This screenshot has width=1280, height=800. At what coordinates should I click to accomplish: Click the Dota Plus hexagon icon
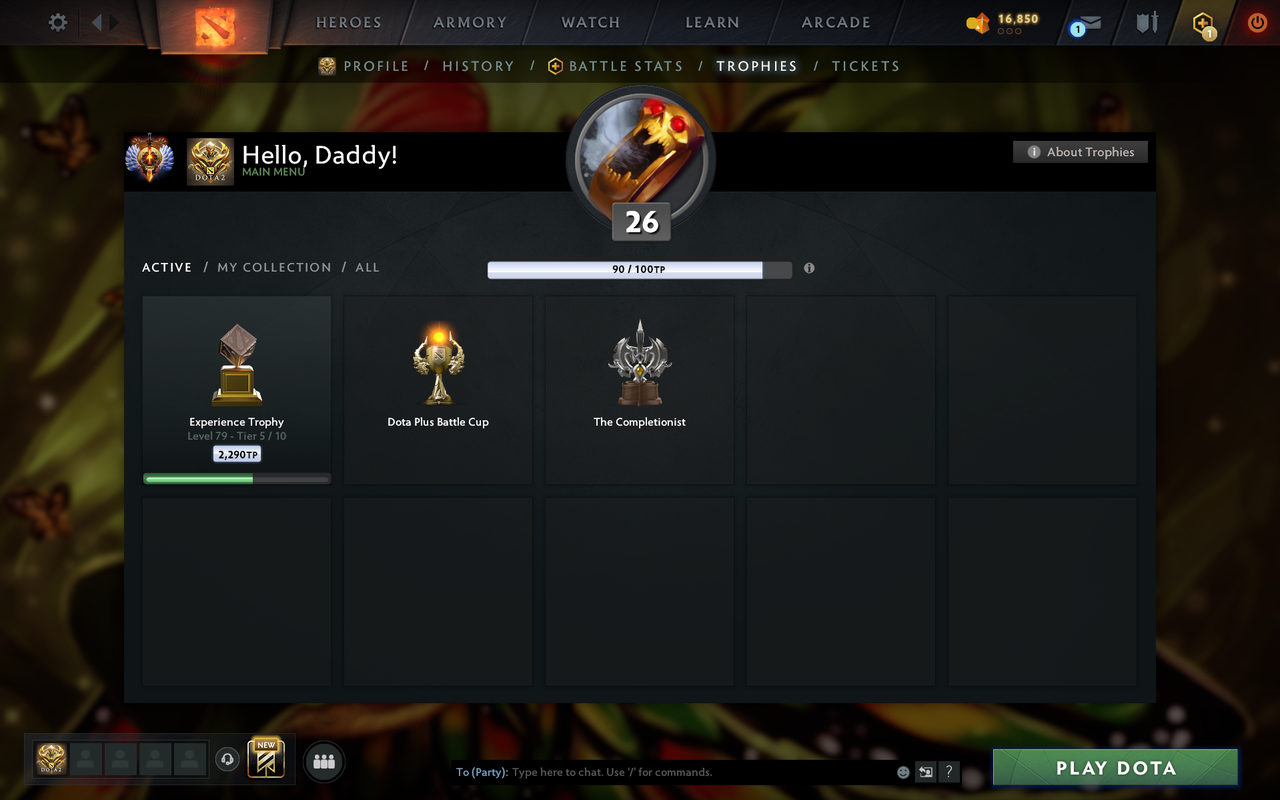click(1200, 22)
